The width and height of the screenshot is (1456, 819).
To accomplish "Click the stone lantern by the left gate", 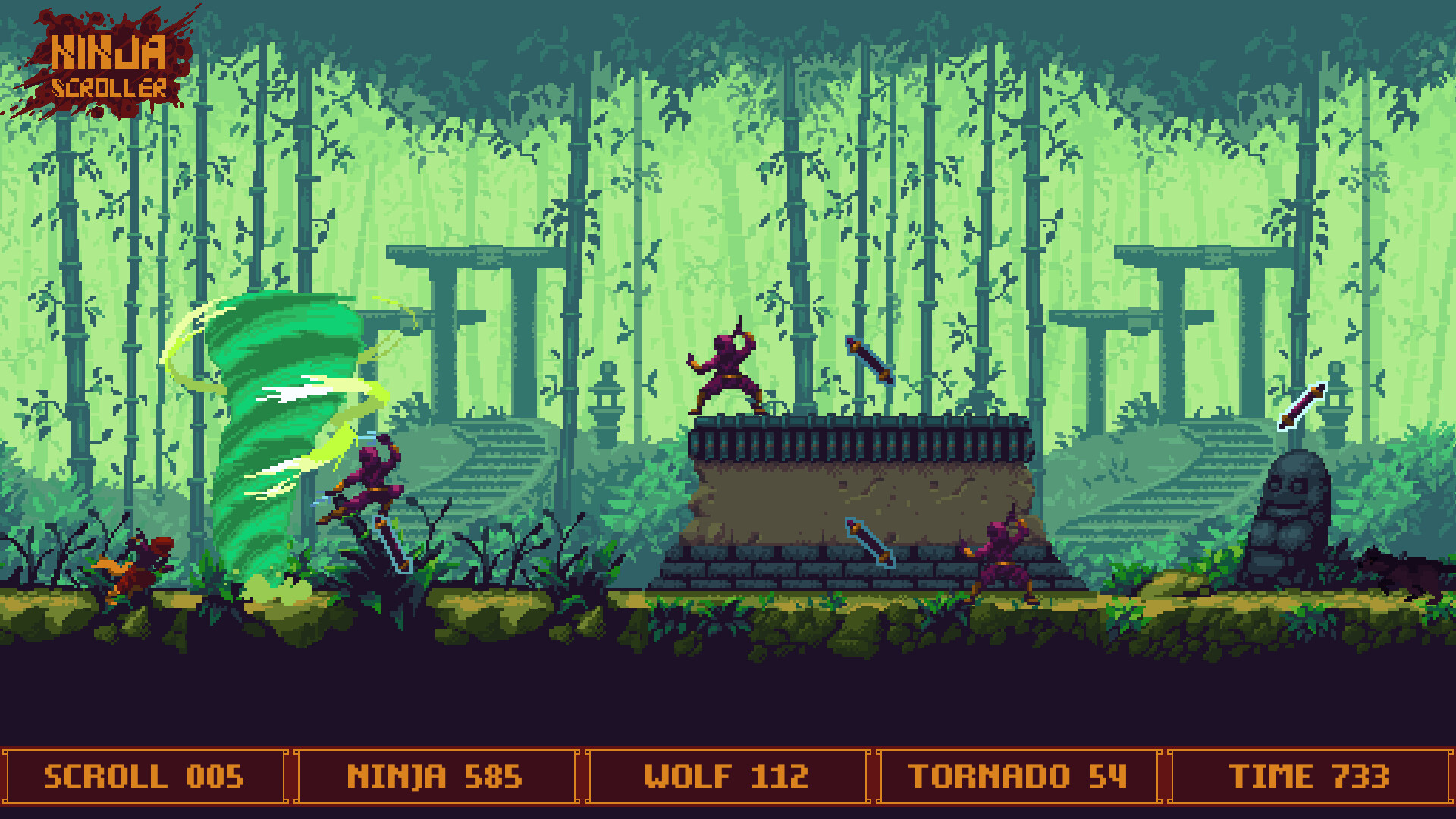I will (x=607, y=402).
